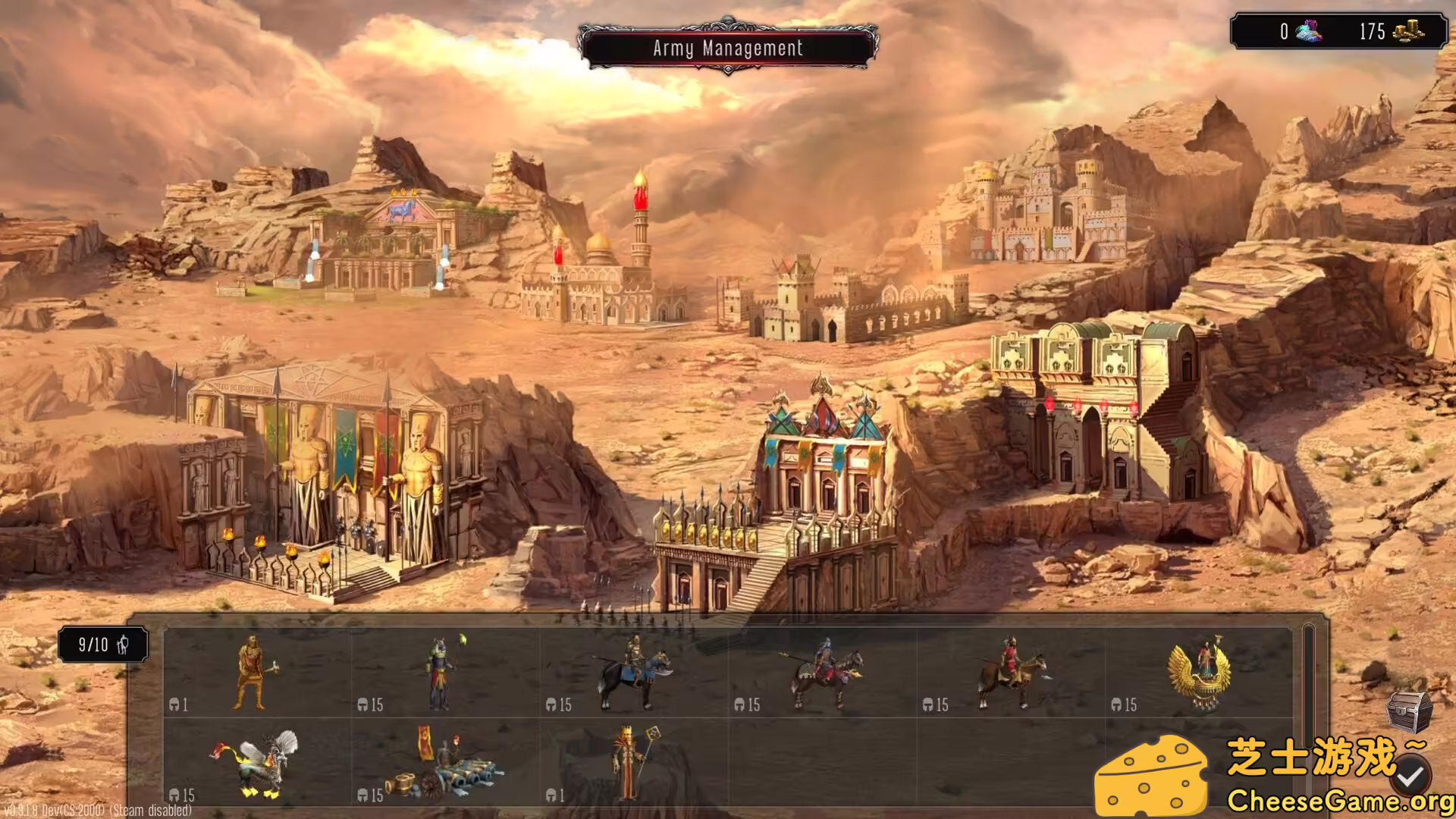
Task: Click the Army Management title banner
Action: point(728,48)
